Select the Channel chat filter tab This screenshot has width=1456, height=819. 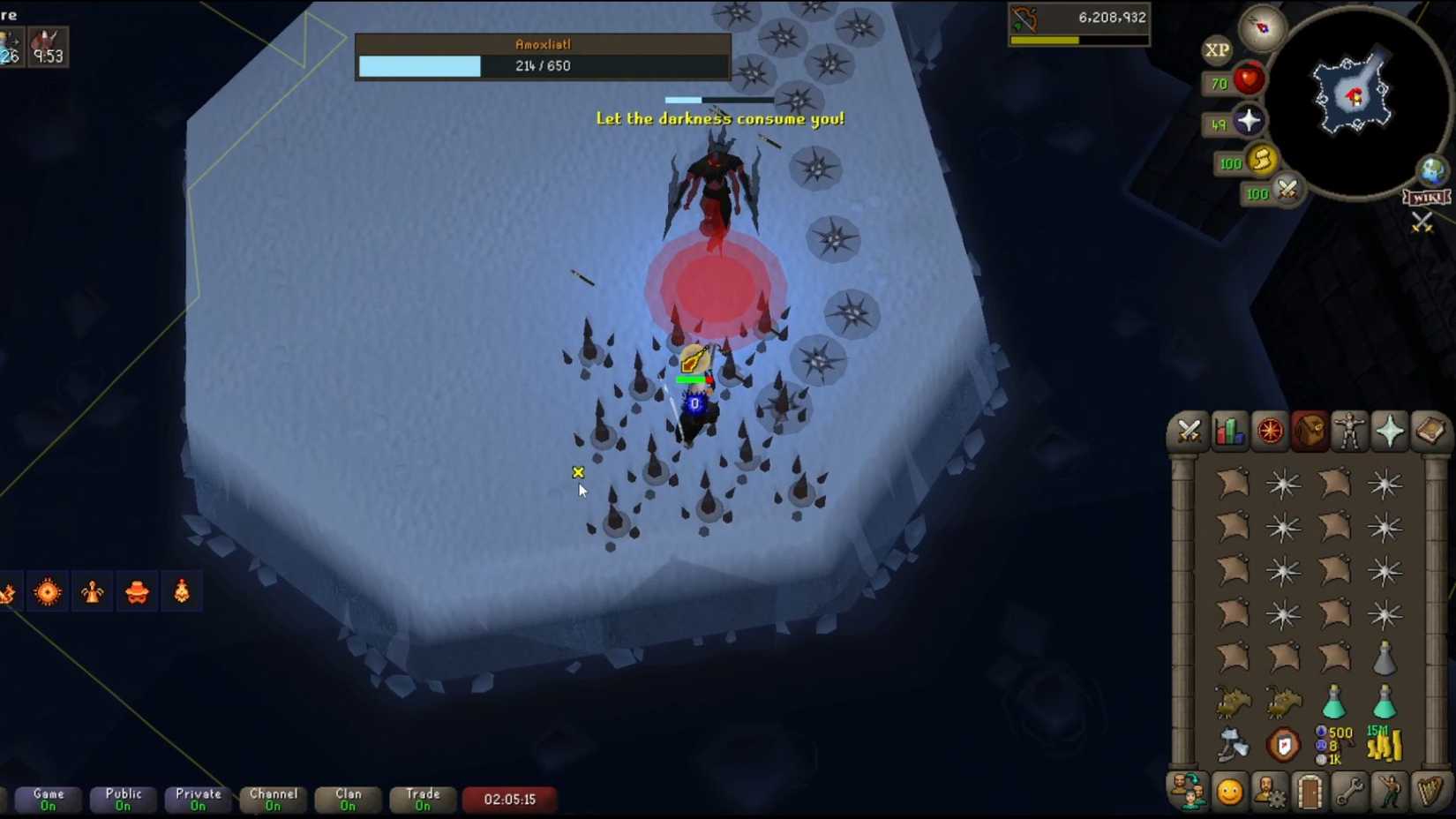[x=273, y=800]
